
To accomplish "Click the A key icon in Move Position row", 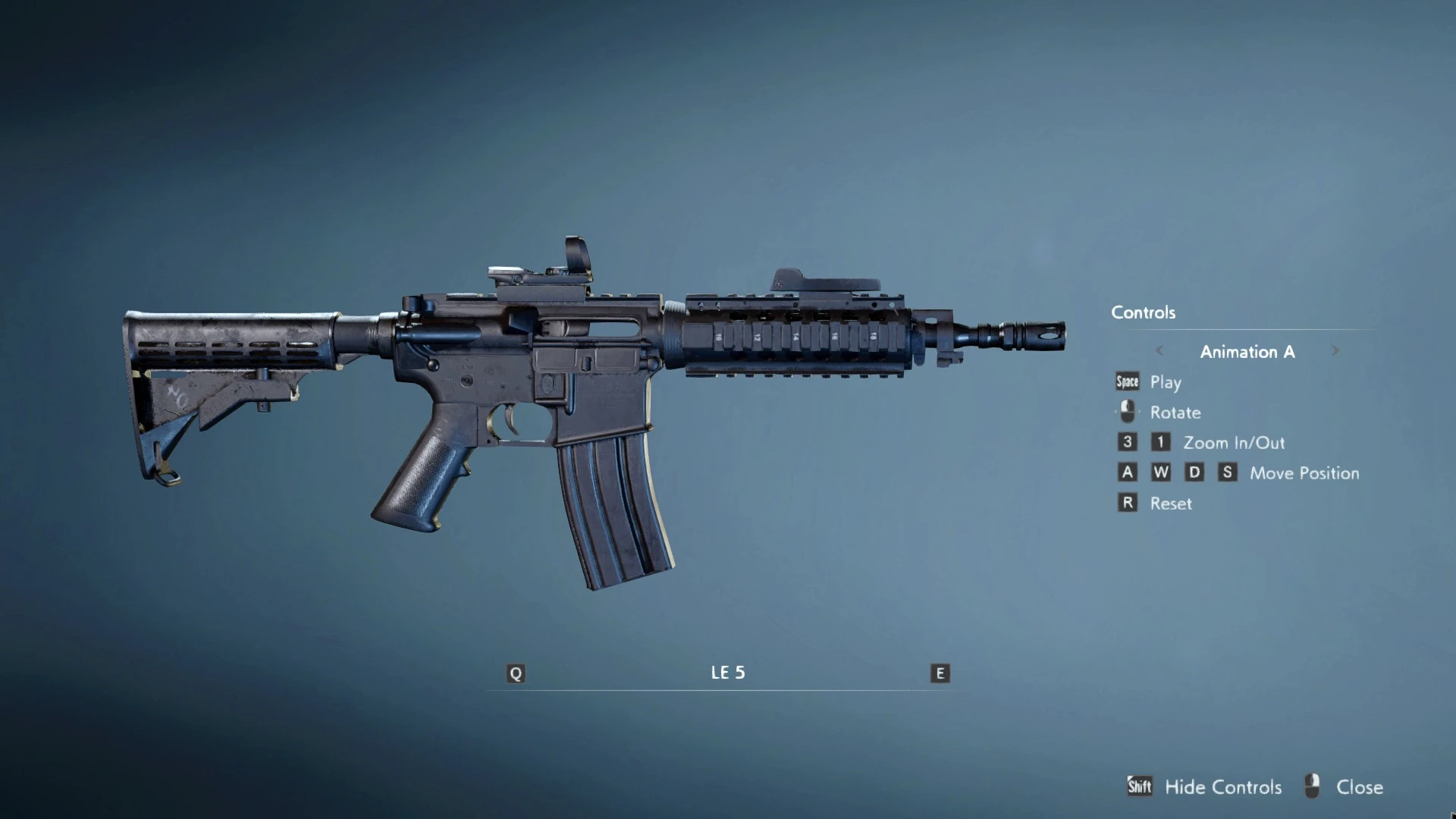I will pos(1127,472).
